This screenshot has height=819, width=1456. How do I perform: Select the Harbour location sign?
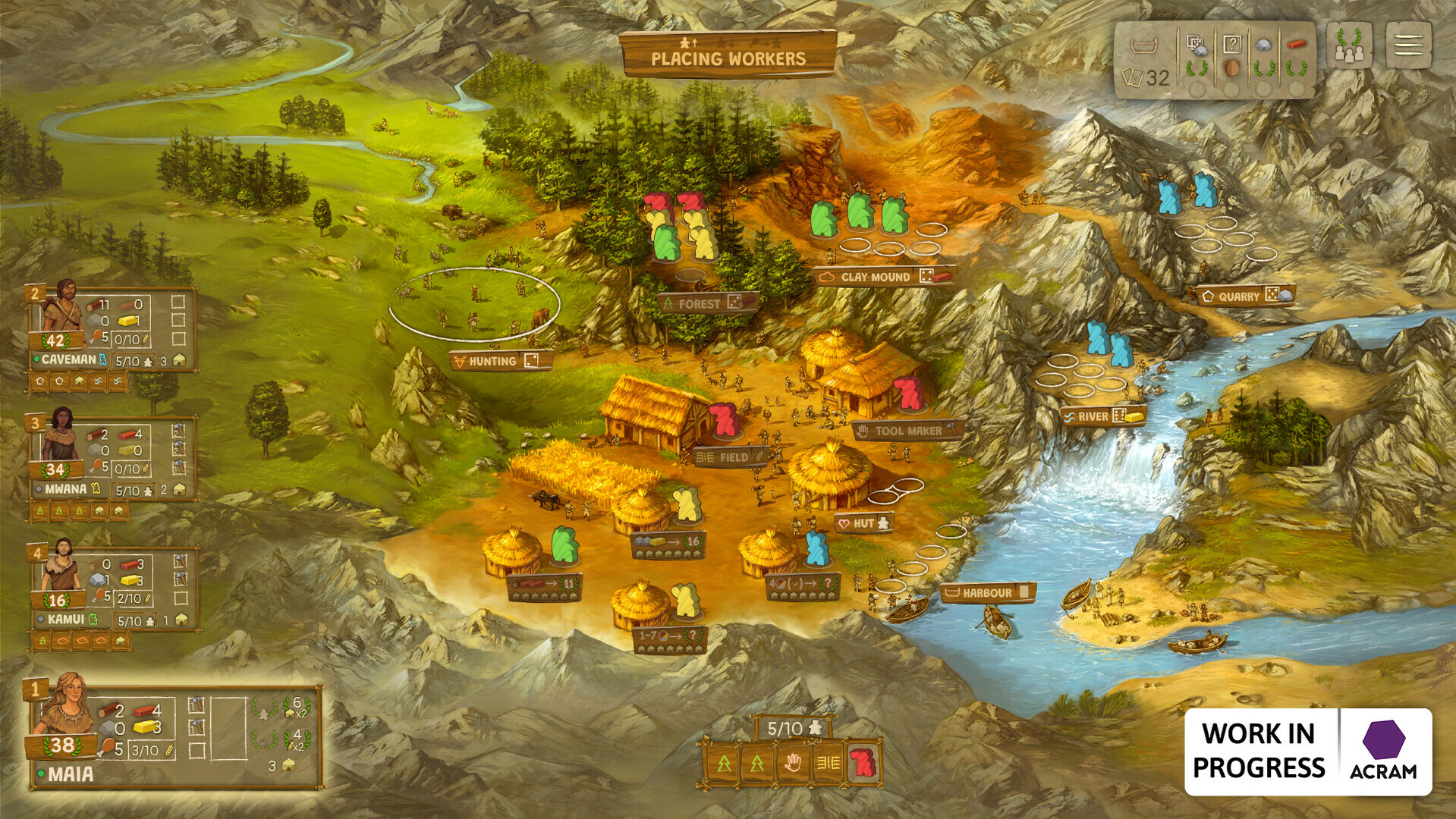(x=987, y=592)
